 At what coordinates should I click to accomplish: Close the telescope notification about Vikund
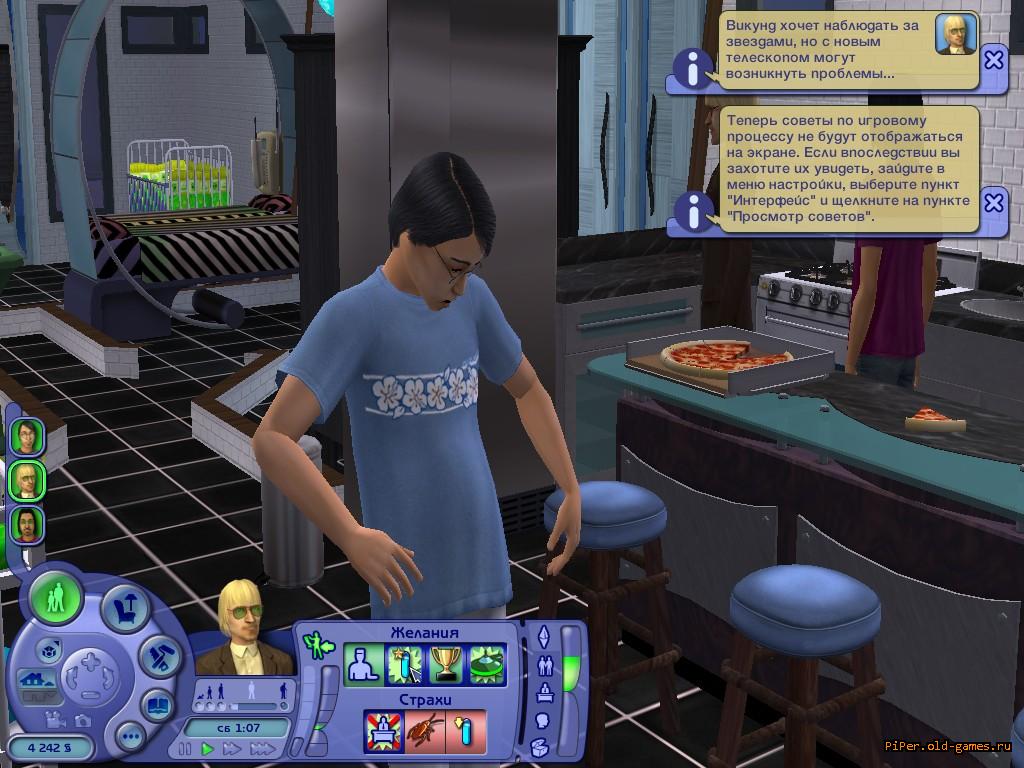click(x=993, y=60)
